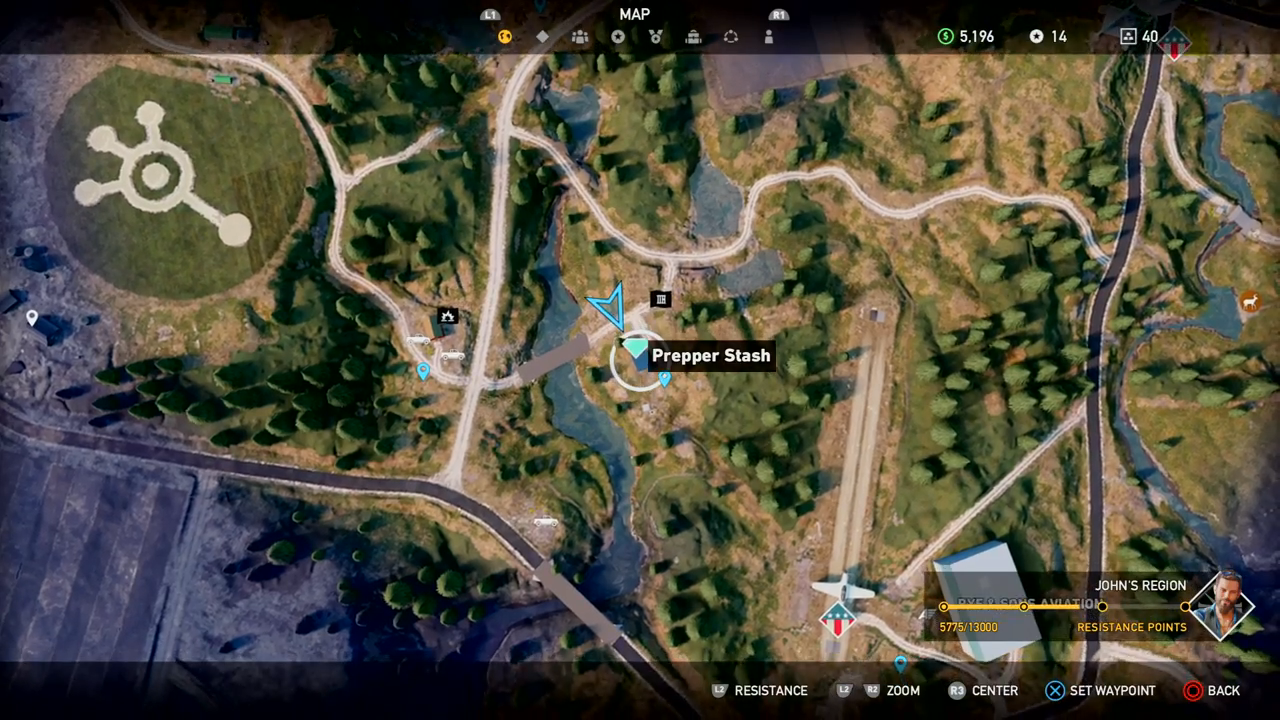Click the cult outpost flag near the pond

836,618
